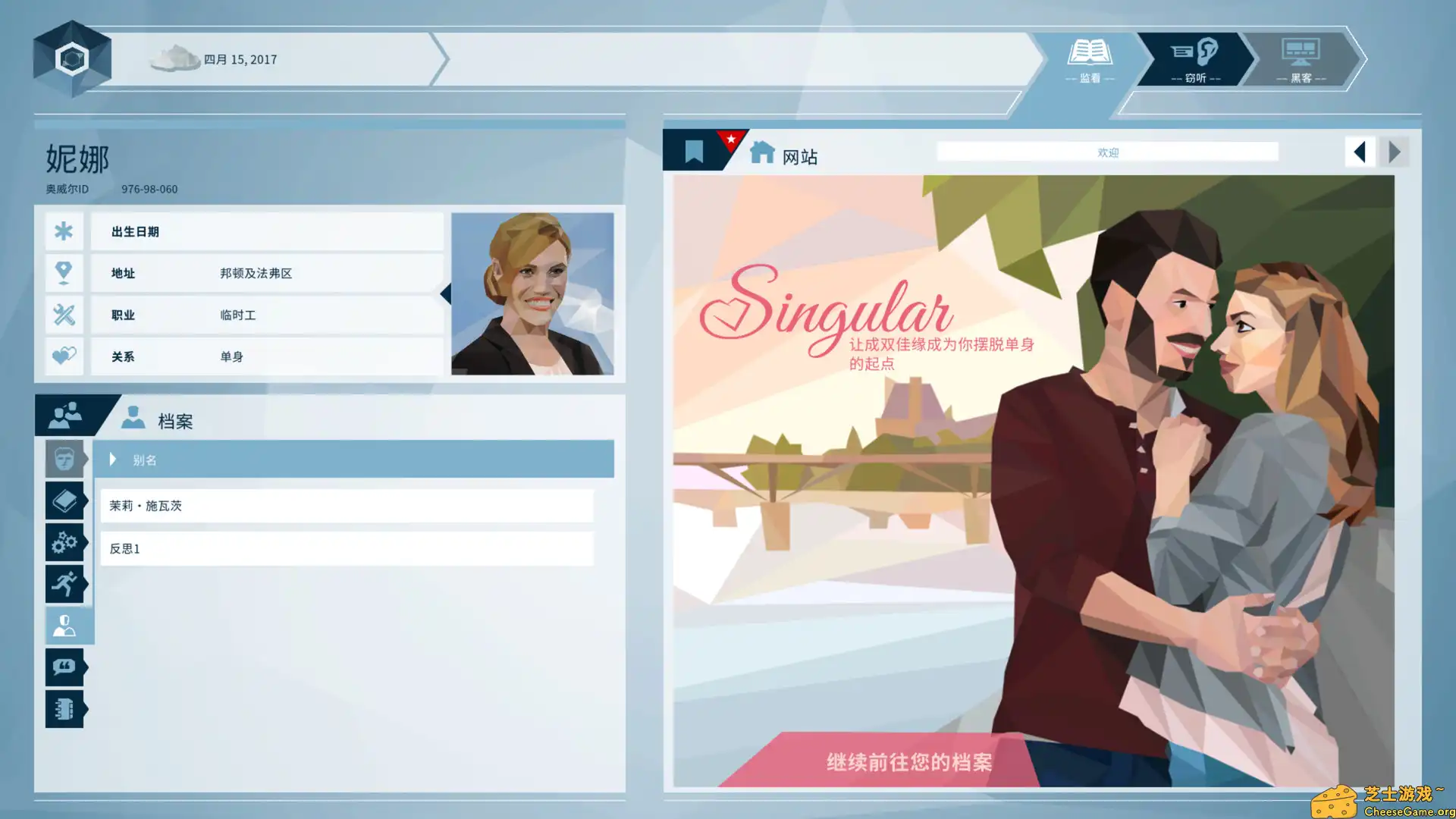Click the profile person sidebar icon
Screen dimensions: 1456x819
coord(67,626)
